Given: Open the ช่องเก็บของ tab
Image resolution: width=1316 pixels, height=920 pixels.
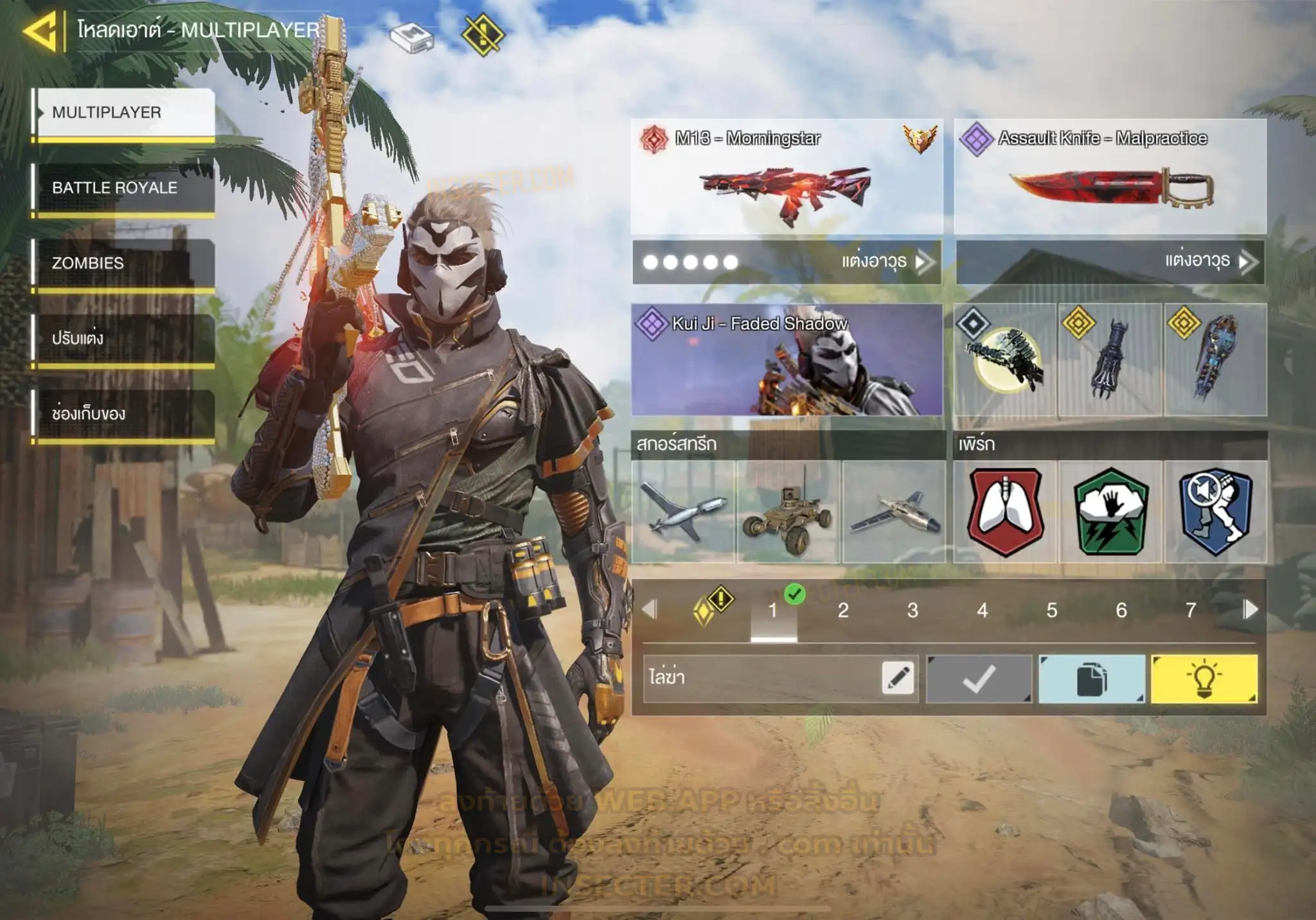Looking at the screenshot, I should click(123, 413).
